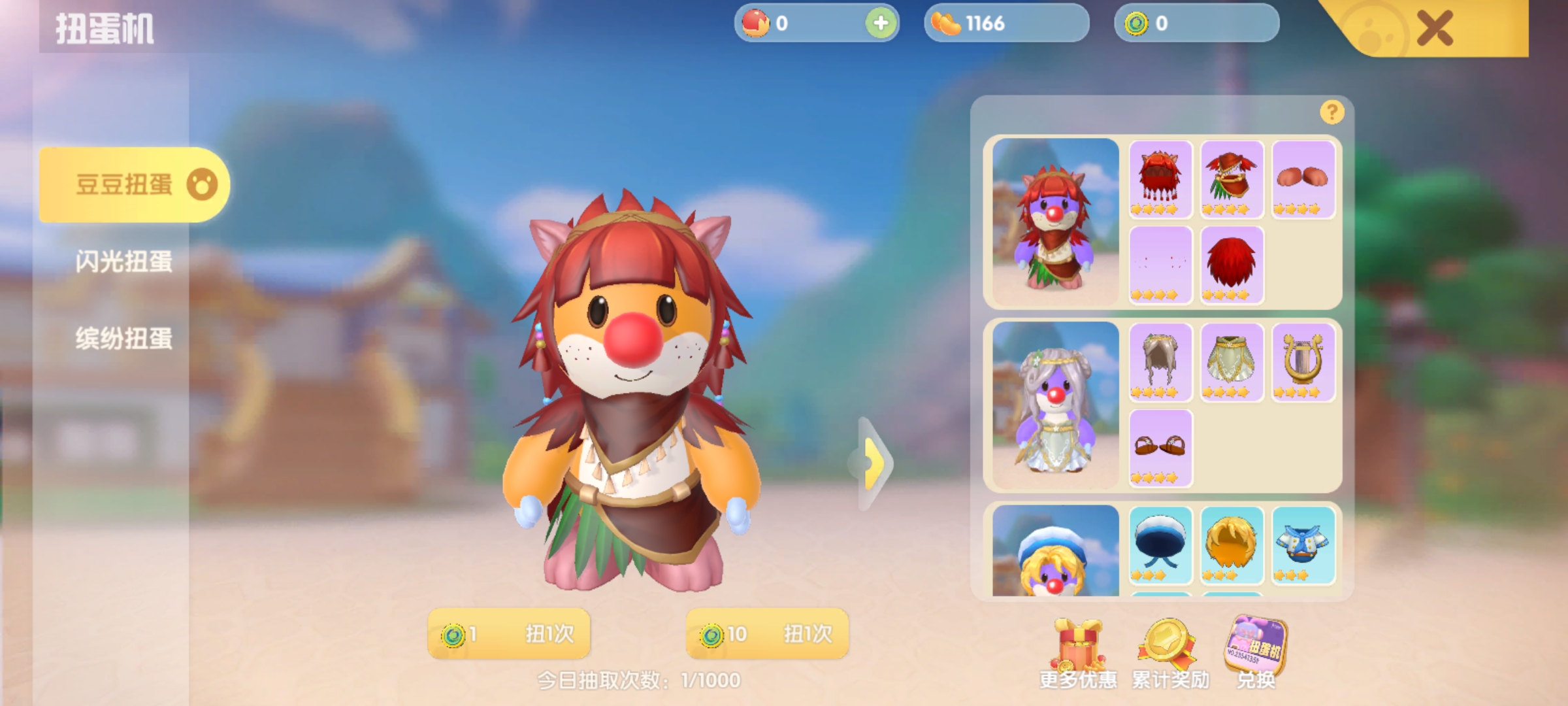This screenshot has width=1568, height=706.
Task: Select the blue sailor beret item
Action: pyautogui.click(x=1160, y=544)
